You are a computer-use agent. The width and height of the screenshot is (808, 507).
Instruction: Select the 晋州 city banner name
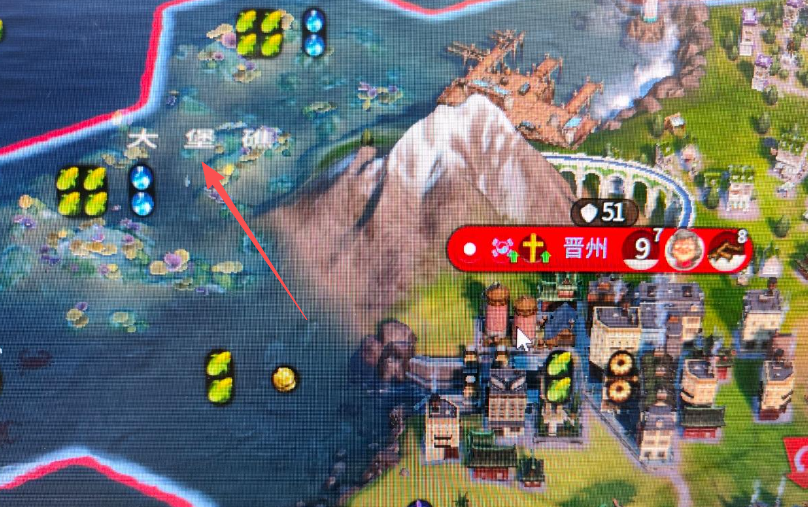[585, 249]
